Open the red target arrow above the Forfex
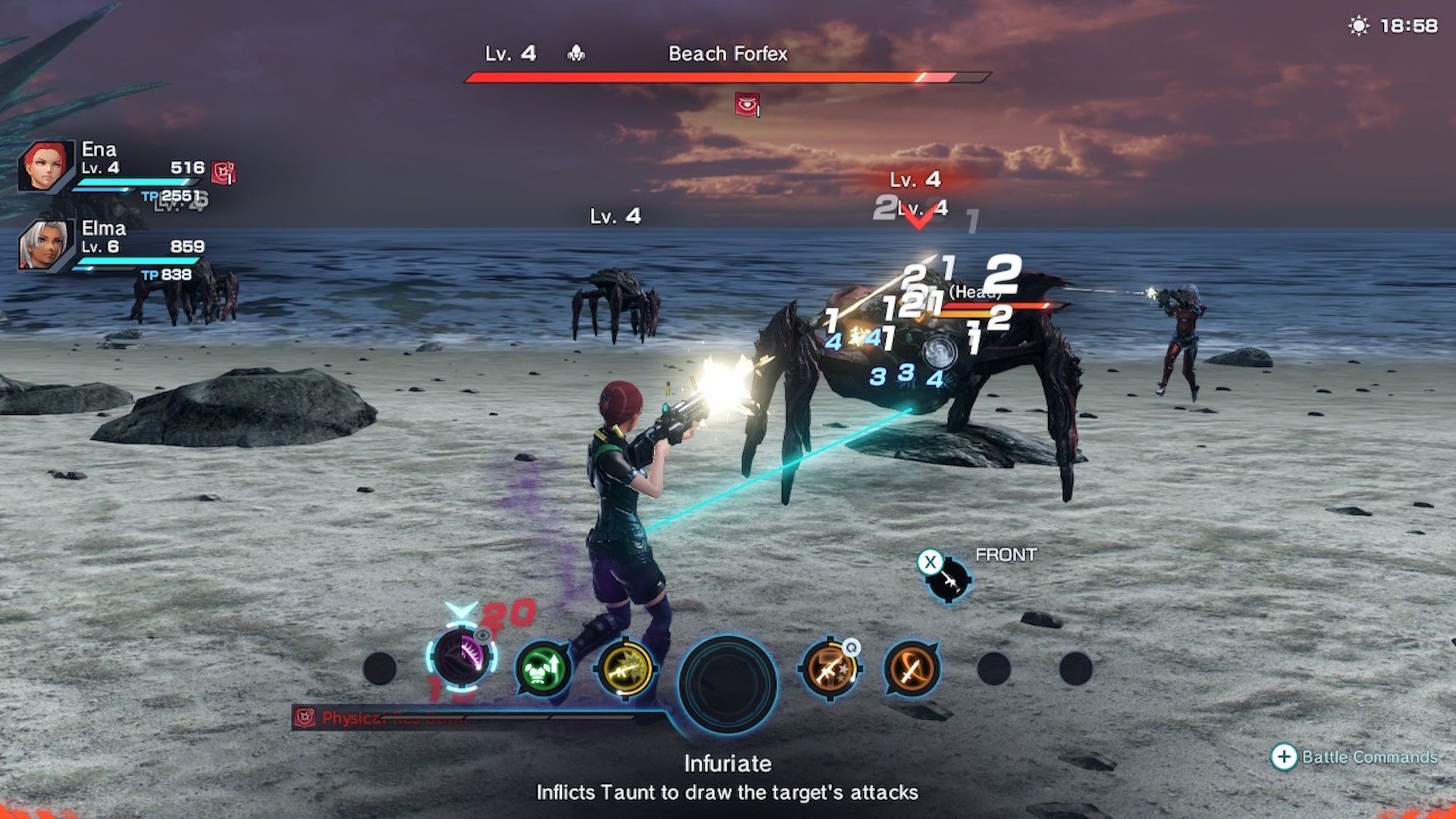 click(918, 217)
